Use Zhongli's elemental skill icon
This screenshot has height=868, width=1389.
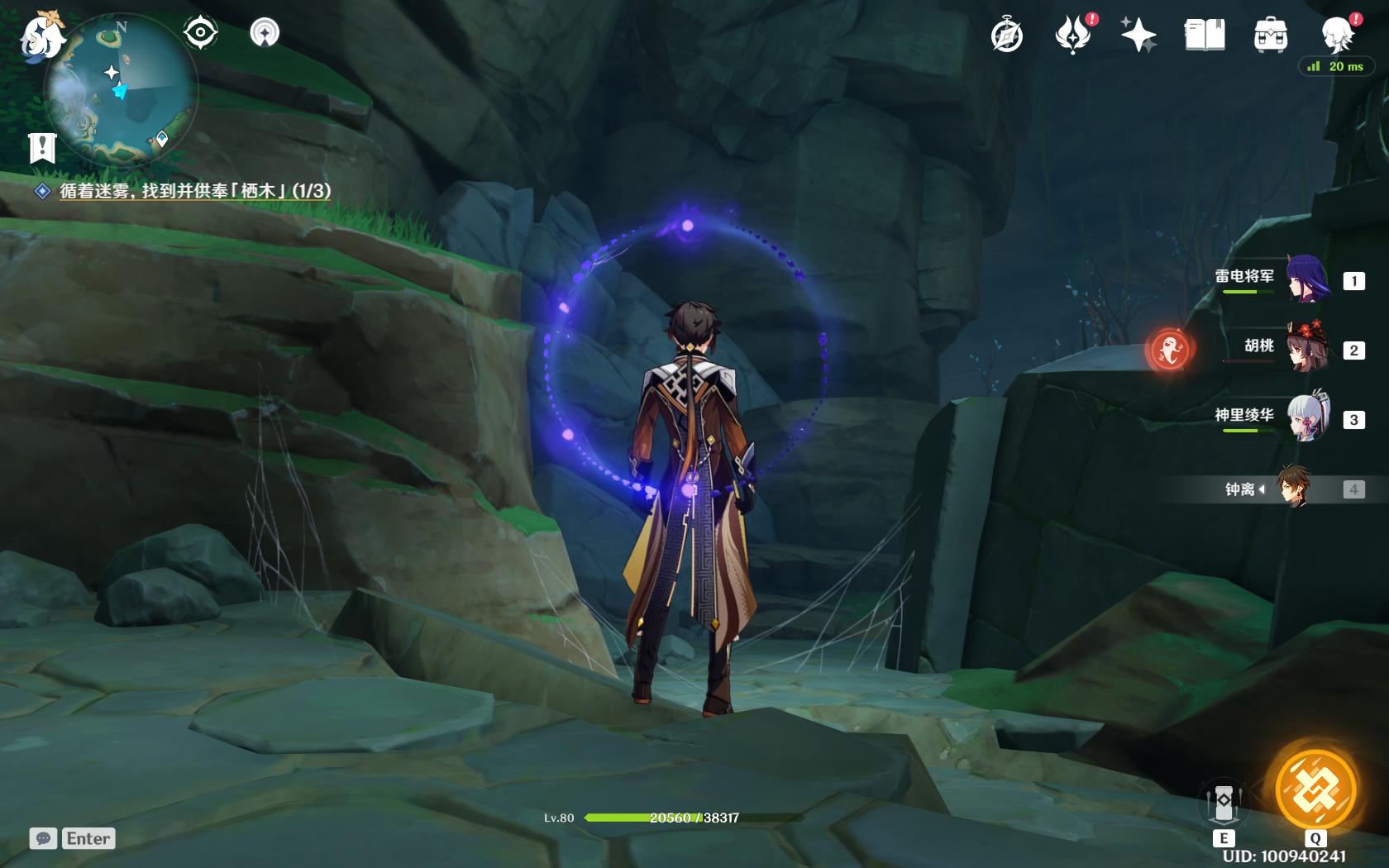[x=1224, y=804]
